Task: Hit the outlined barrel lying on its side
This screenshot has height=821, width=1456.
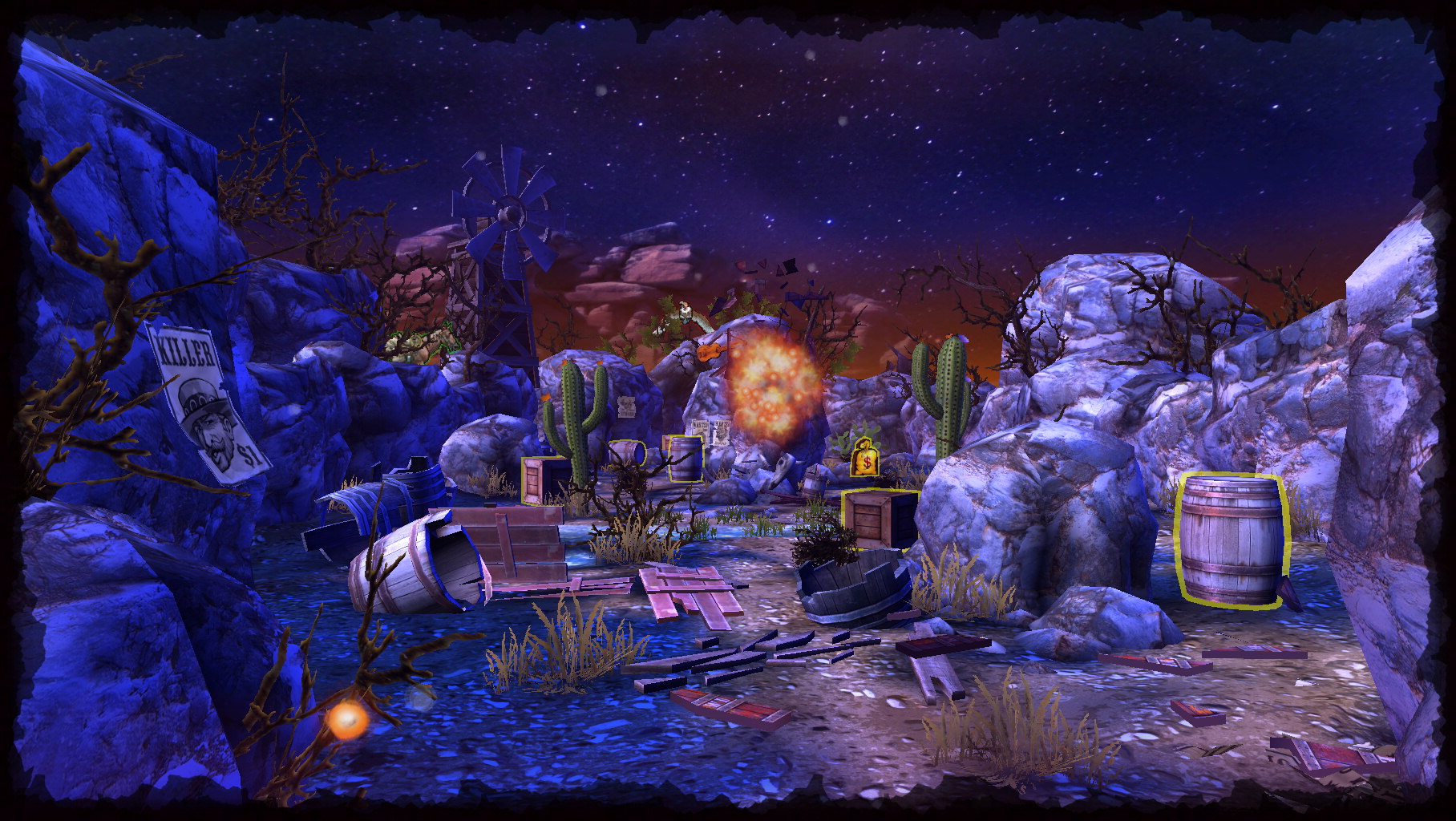Action: [627, 453]
